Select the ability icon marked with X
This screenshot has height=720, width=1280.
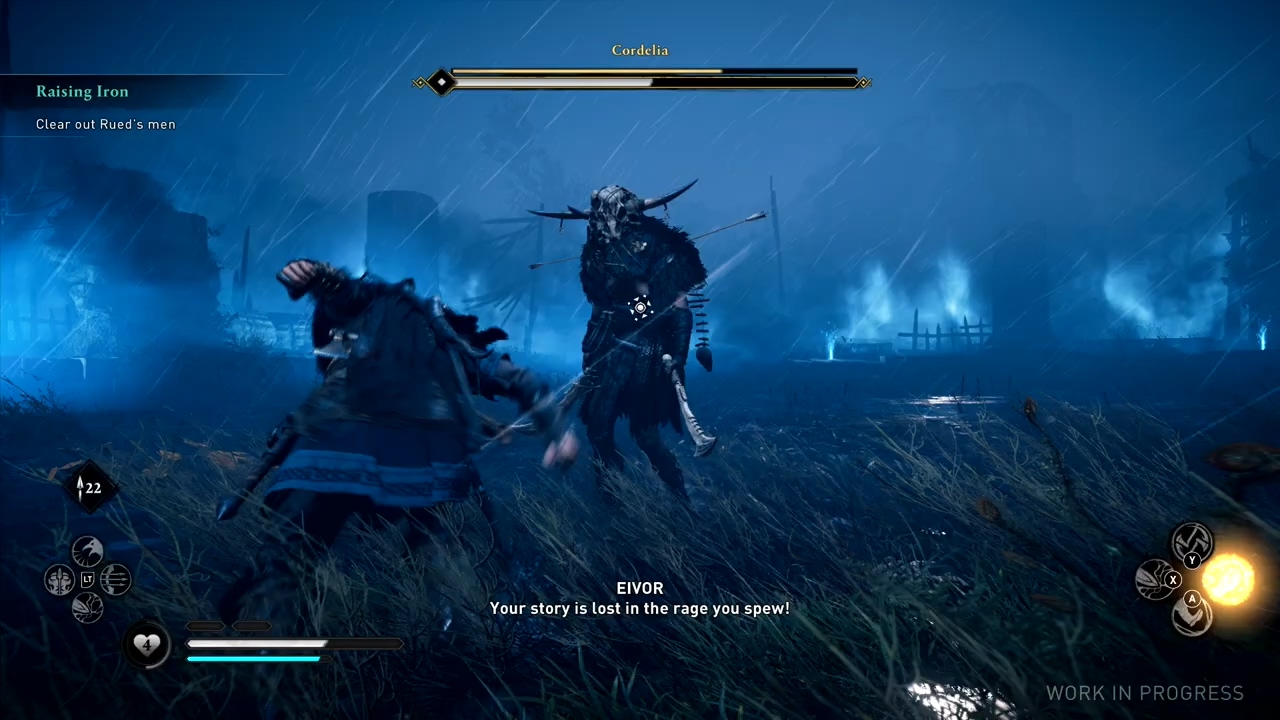1156,580
